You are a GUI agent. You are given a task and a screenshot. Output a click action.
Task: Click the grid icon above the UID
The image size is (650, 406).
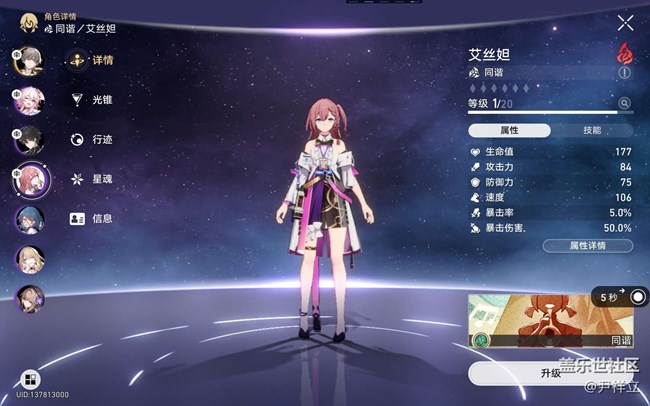(x=29, y=379)
